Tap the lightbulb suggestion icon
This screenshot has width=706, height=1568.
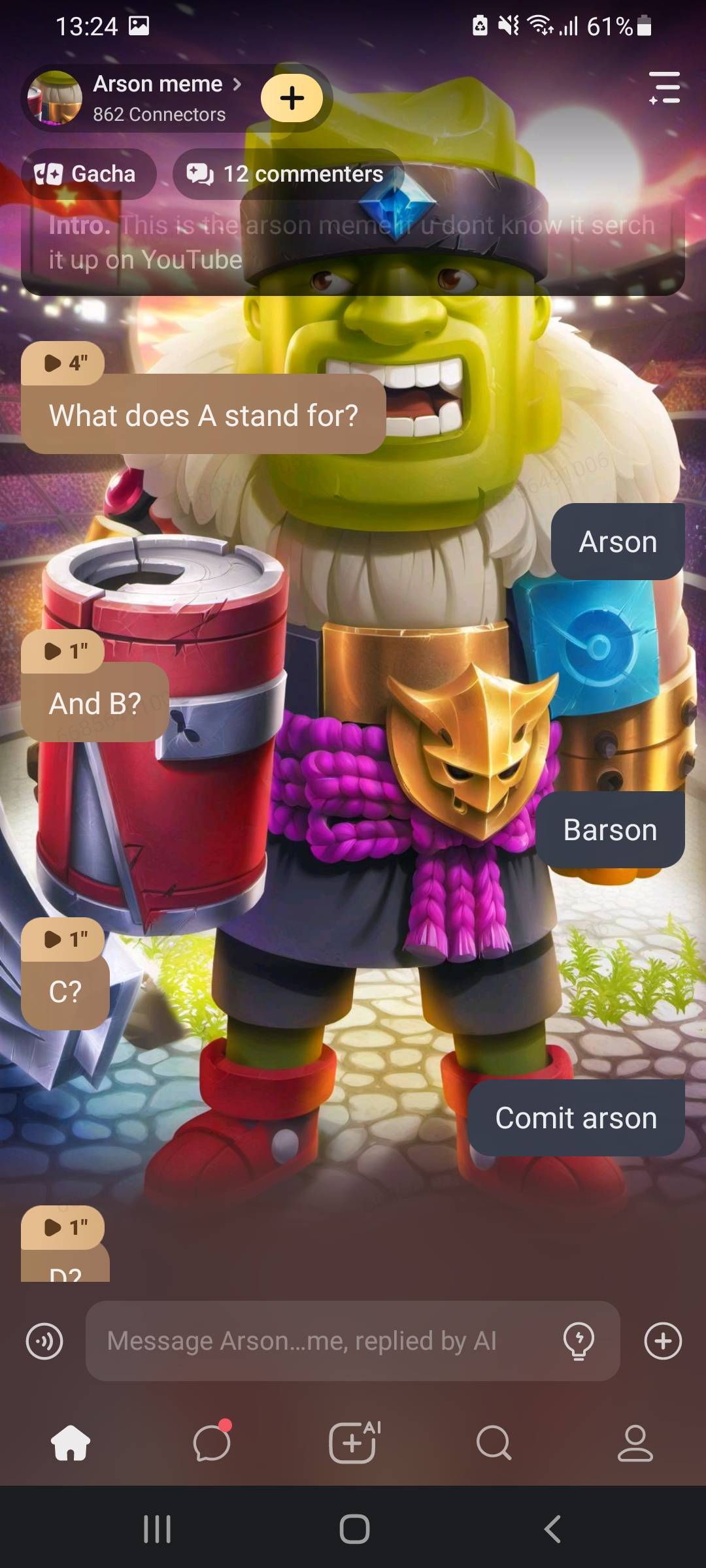pyautogui.click(x=579, y=1341)
